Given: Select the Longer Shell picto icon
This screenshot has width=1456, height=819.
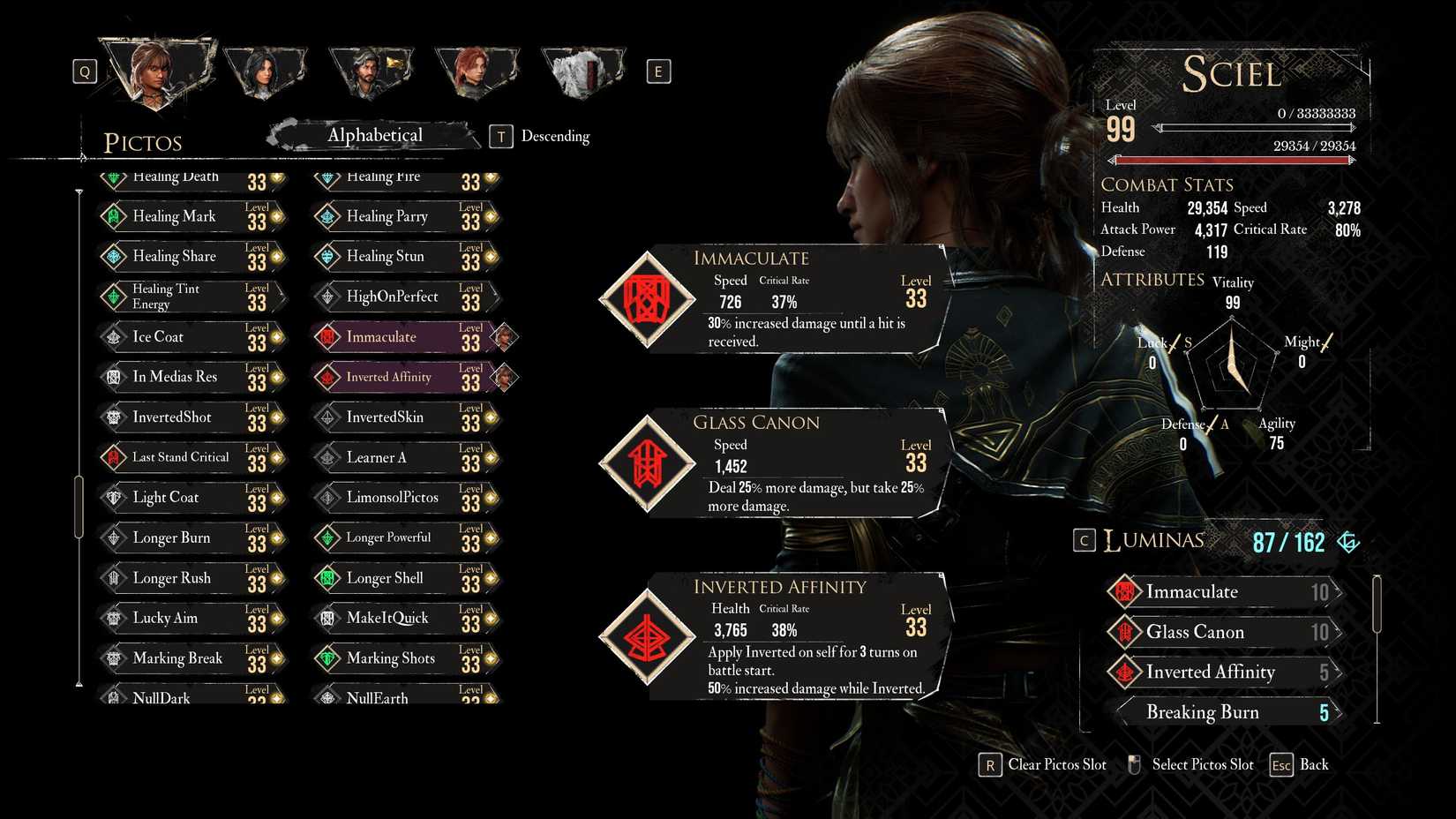Looking at the screenshot, I should tap(327, 578).
